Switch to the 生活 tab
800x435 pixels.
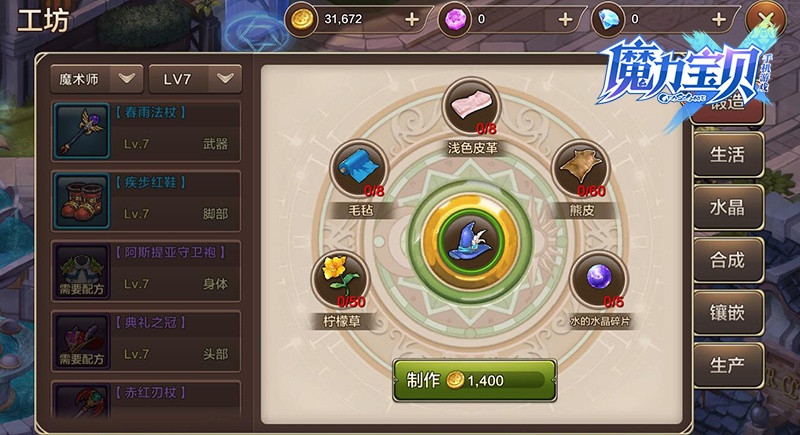726,154
